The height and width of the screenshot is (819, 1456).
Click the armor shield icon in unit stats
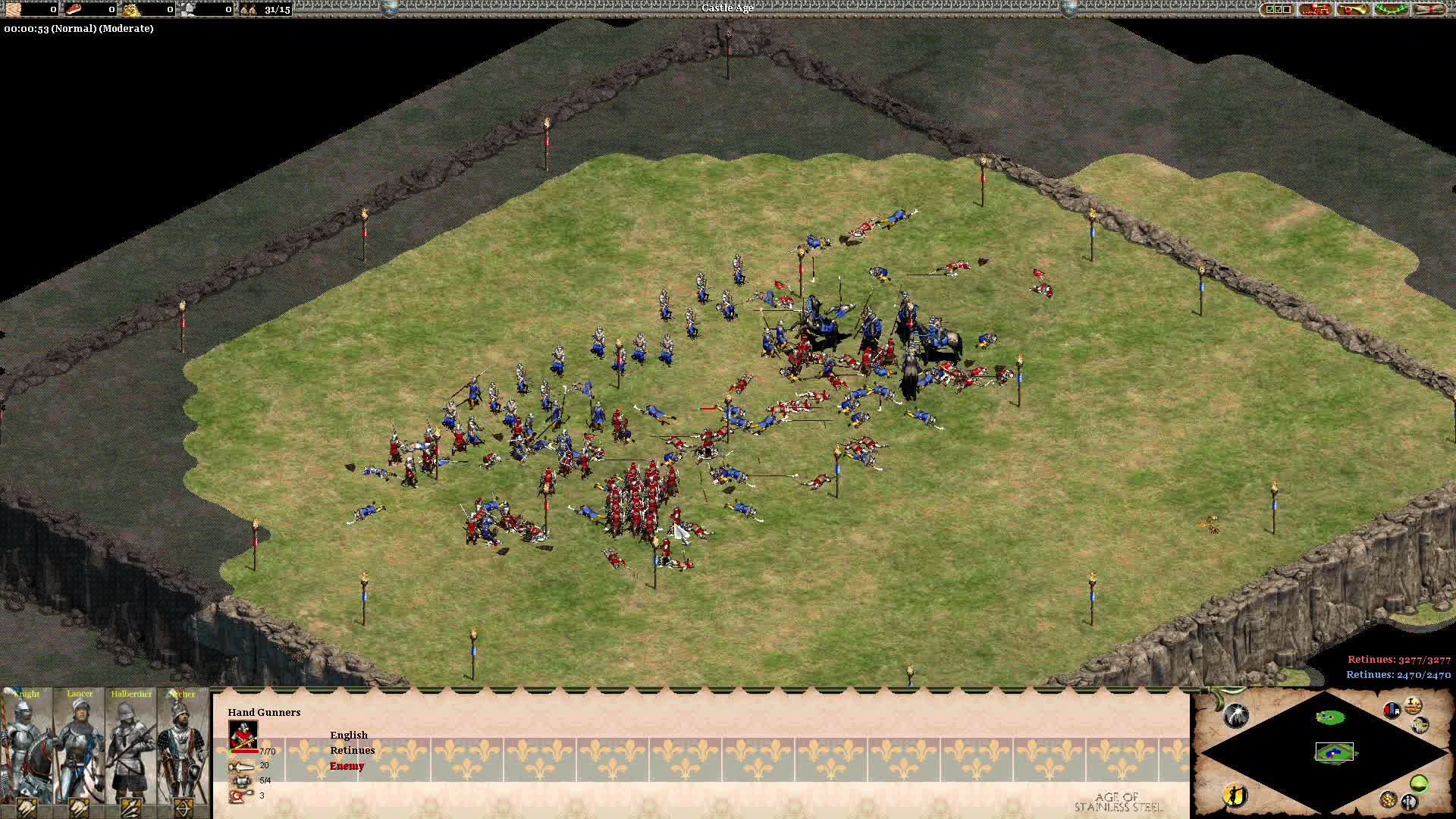(x=240, y=782)
